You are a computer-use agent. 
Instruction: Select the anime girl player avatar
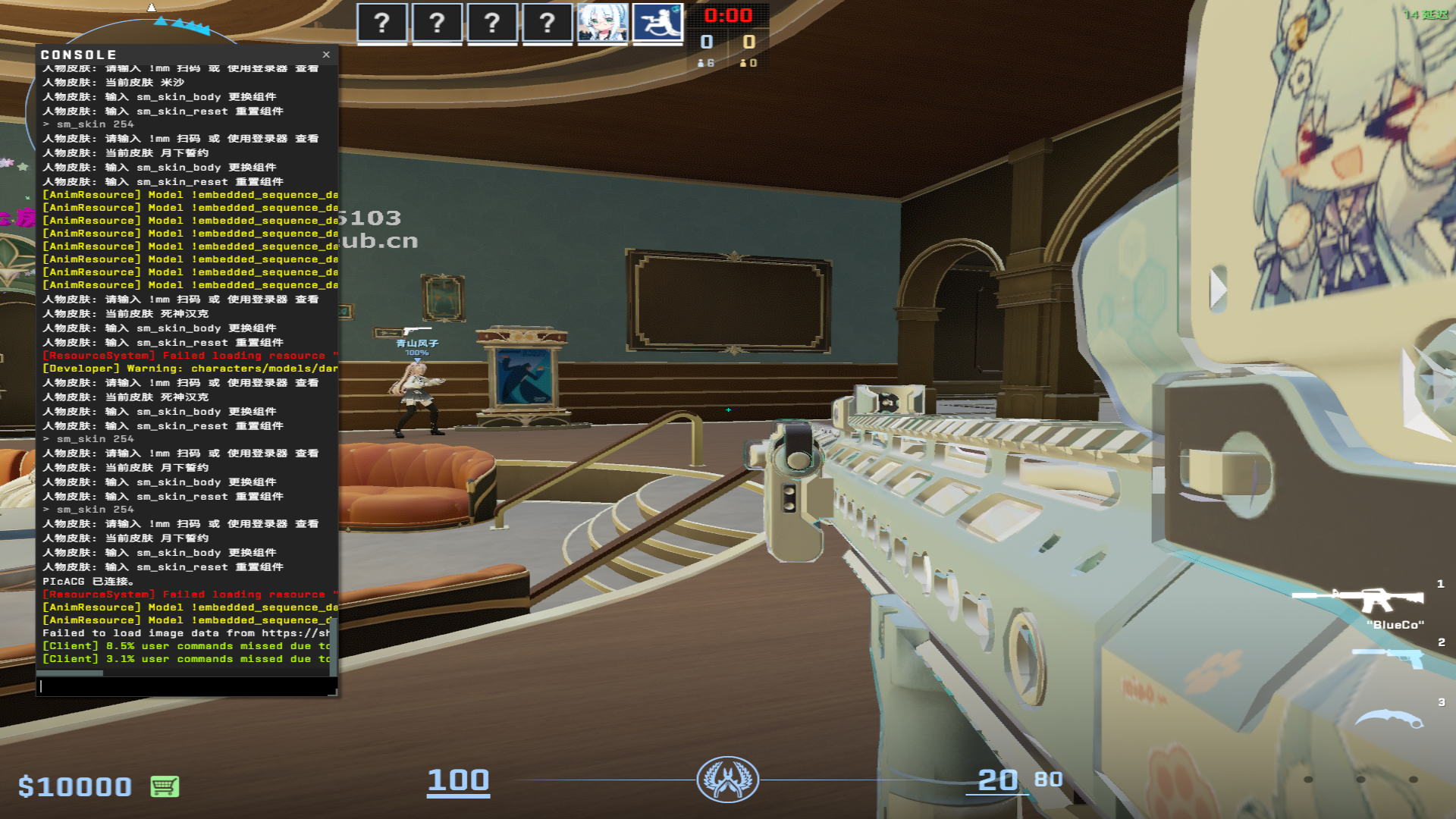[x=602, y=23]
